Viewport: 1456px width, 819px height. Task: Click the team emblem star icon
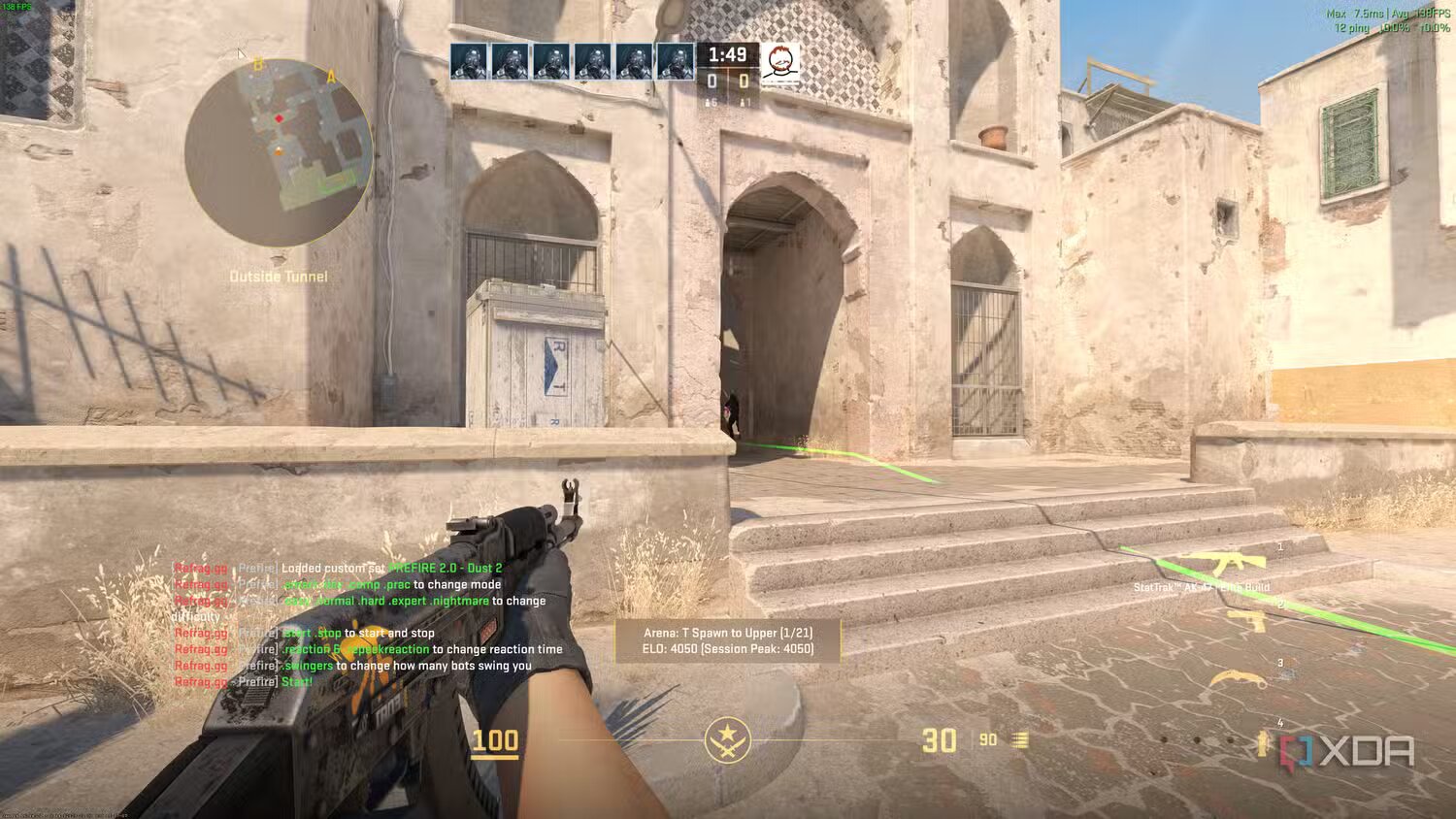pyautogui.click(x=727, y=740)
